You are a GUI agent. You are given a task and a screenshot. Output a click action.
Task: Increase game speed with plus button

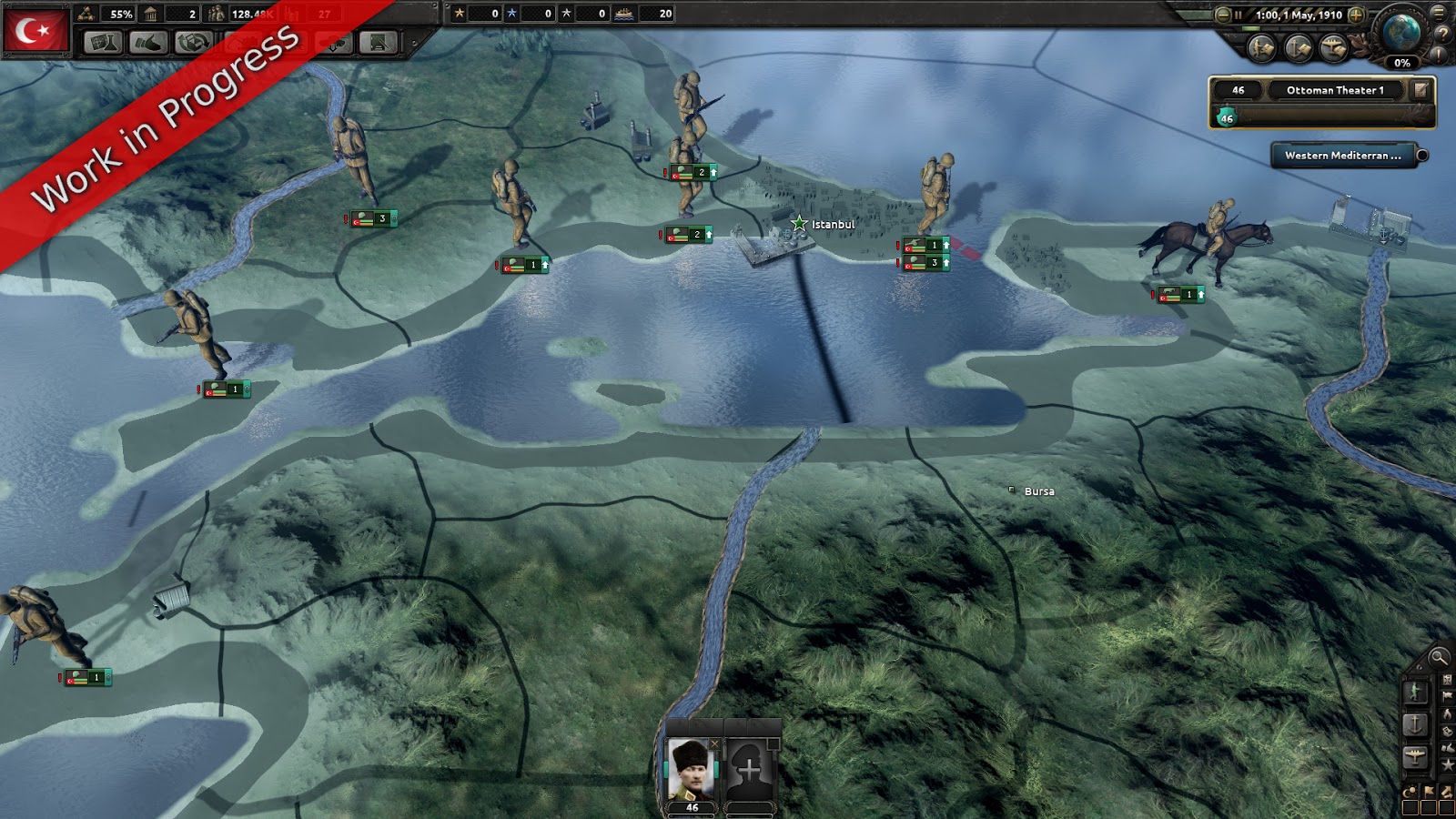coord(1356,15)
